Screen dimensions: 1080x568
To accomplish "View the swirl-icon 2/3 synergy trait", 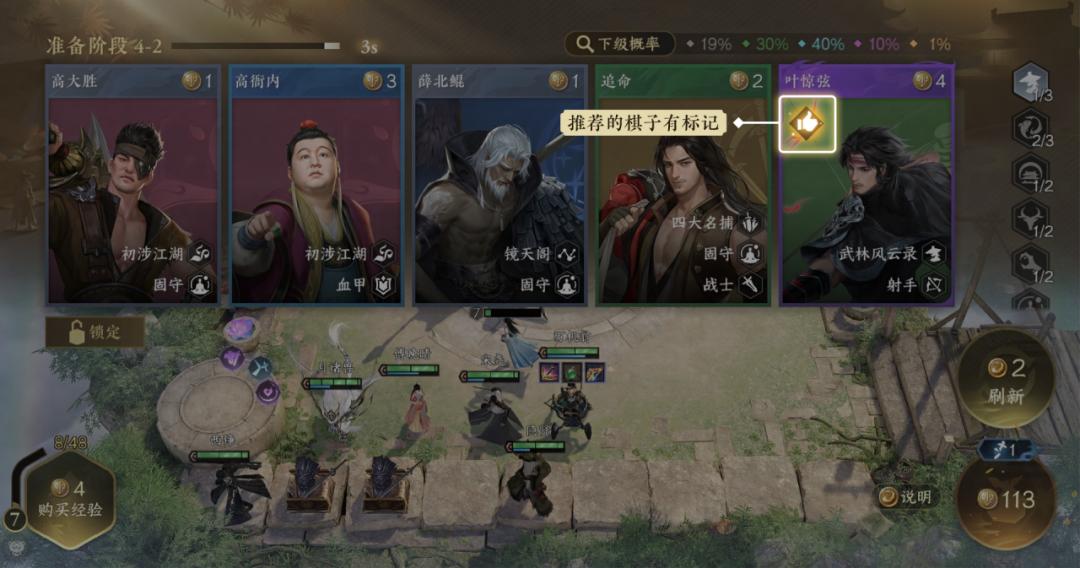I will 1029,128.
